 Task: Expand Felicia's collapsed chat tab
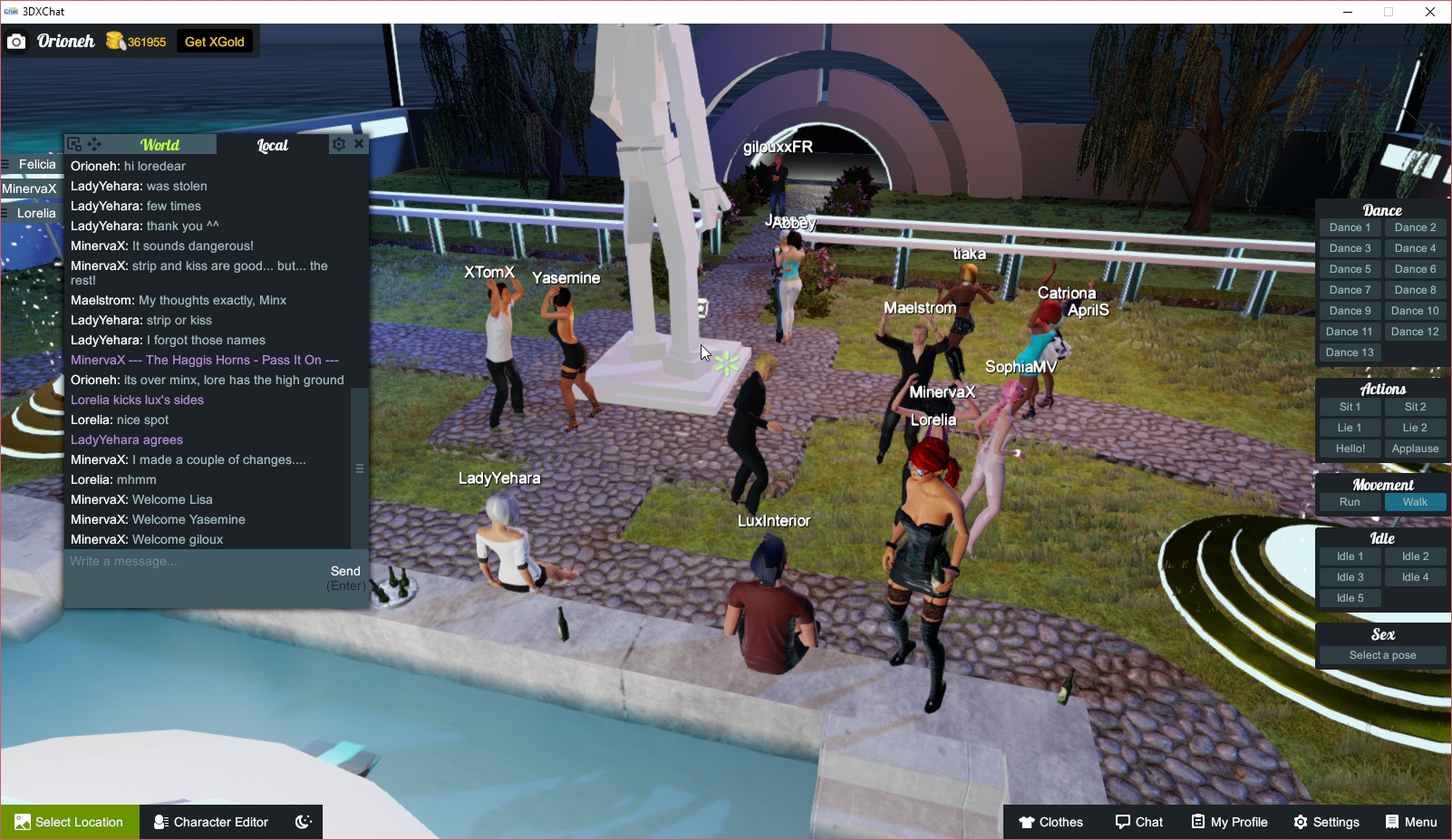[36, 164]
